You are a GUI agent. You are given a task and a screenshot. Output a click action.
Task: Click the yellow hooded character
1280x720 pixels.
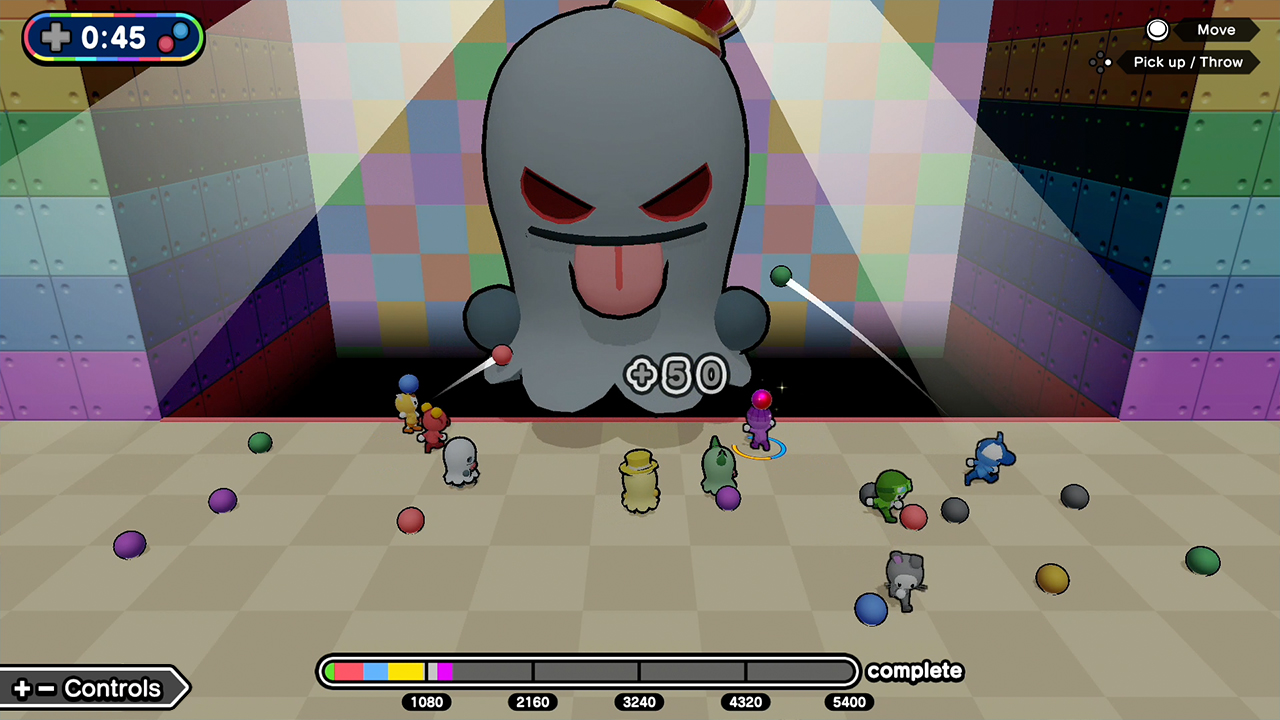click(640, 480)
